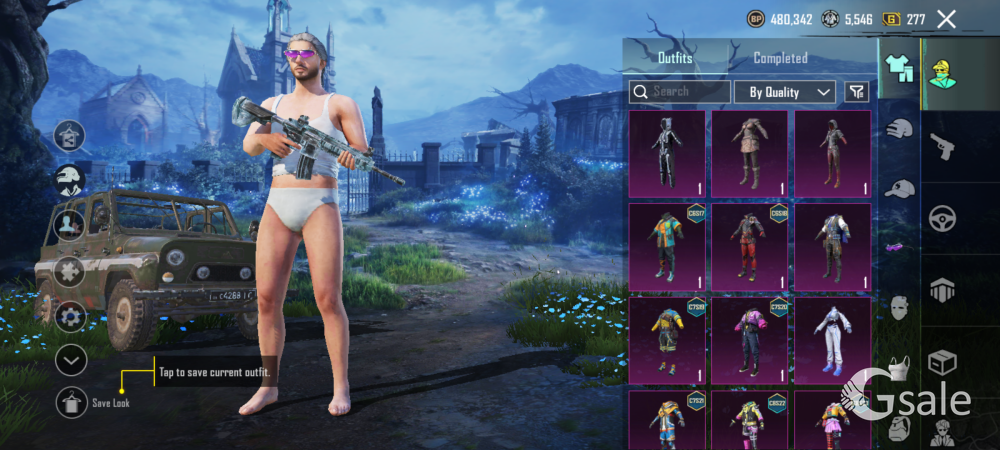1000x450 pixels.
Task: Show the face mask category
Action: [x=900, y=306]
